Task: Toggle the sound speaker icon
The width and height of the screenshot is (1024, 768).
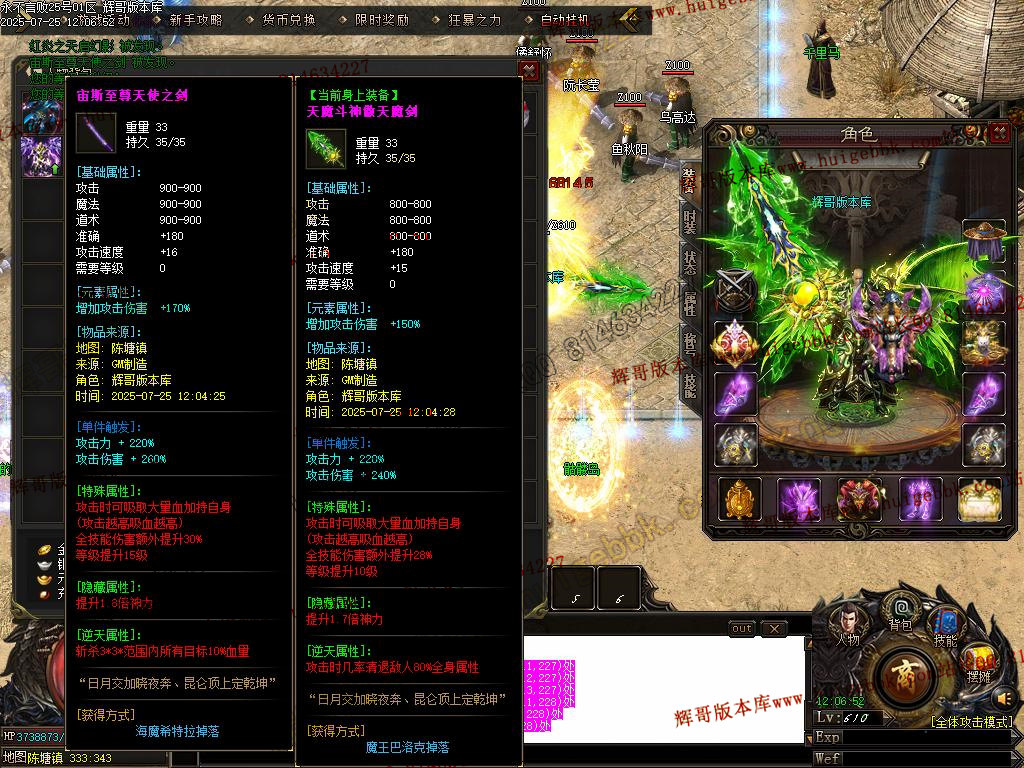Action: [x=1005, y=697]
